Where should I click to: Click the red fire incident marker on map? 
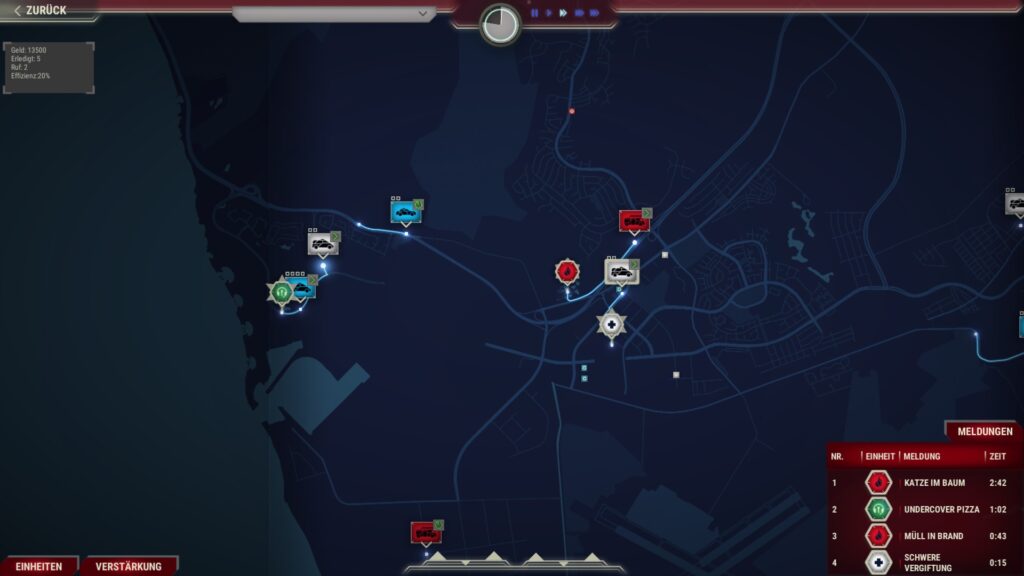(567, 271)
